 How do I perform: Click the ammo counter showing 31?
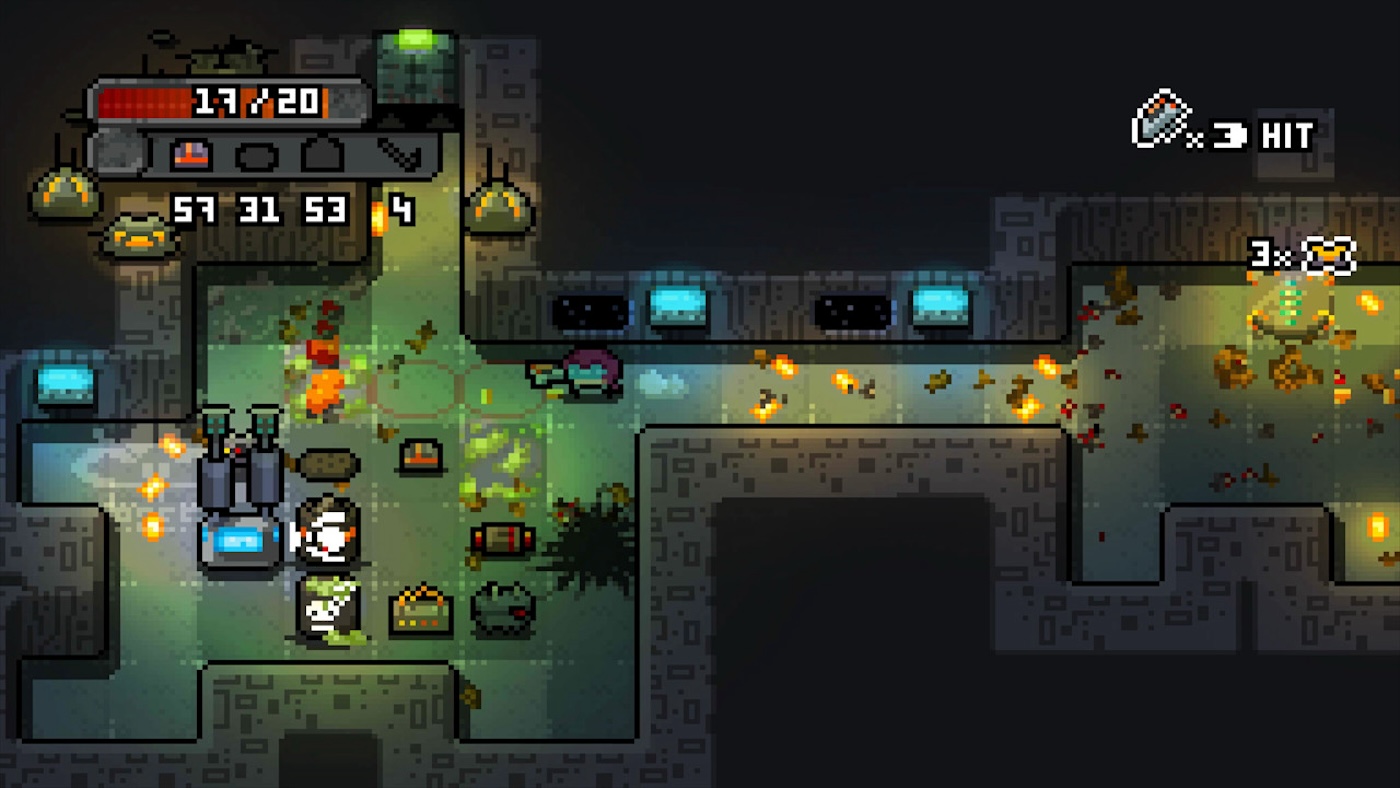[259, 211]
